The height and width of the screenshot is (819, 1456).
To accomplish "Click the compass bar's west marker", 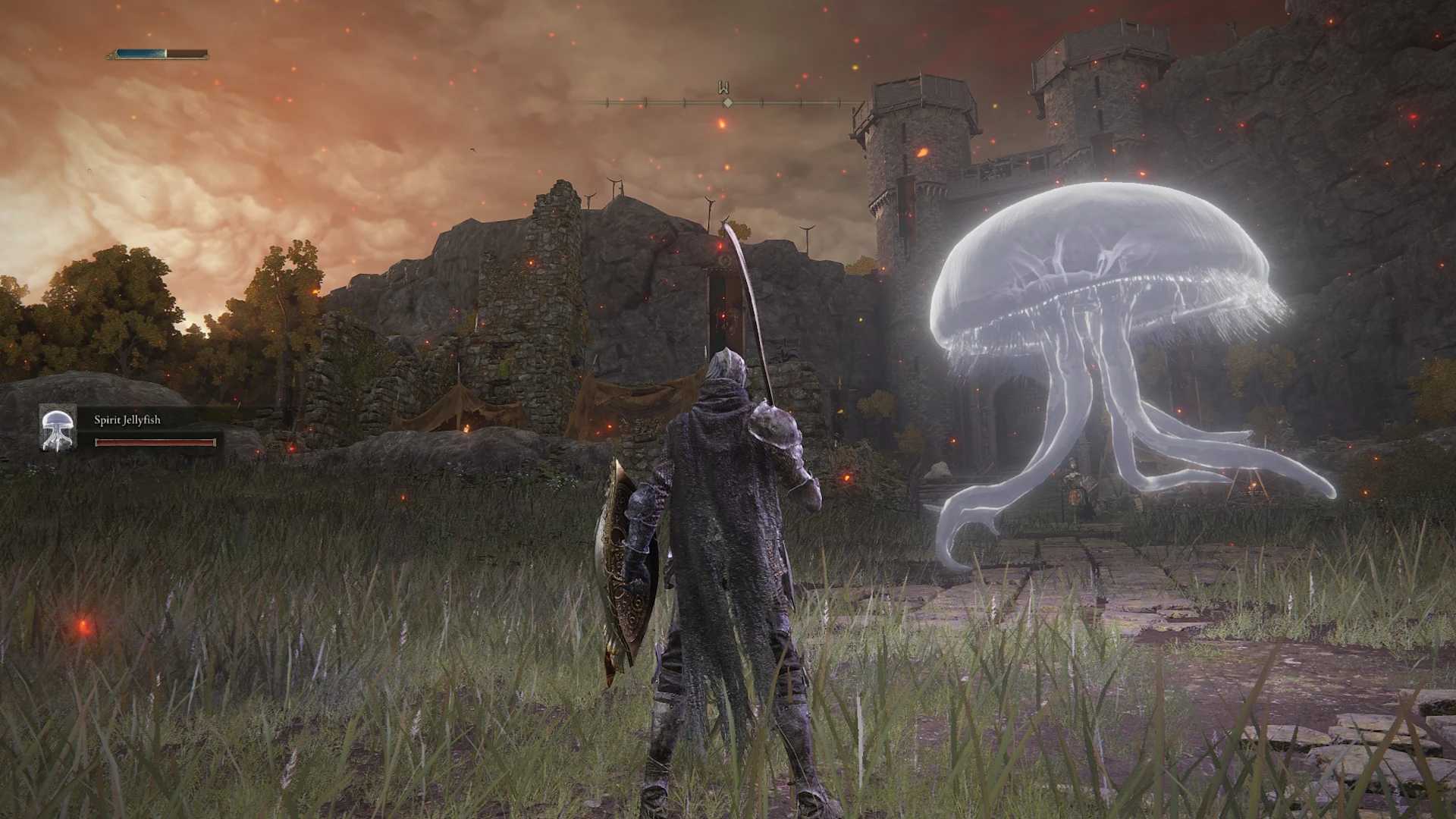I will tap(726, 89).
